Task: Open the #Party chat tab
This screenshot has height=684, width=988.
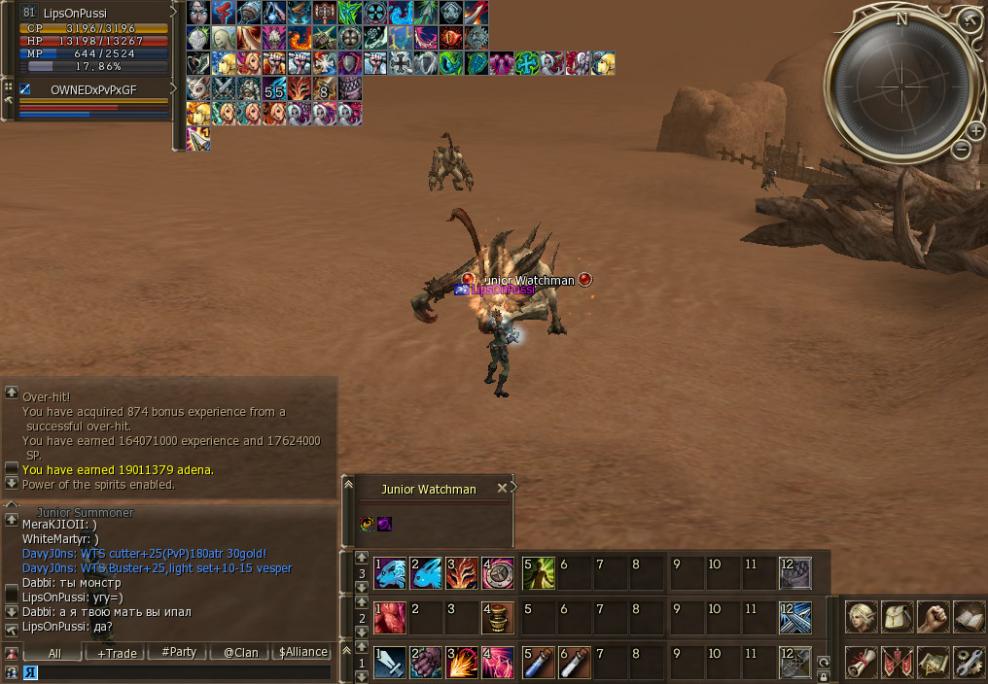Action: coord(178,652)
